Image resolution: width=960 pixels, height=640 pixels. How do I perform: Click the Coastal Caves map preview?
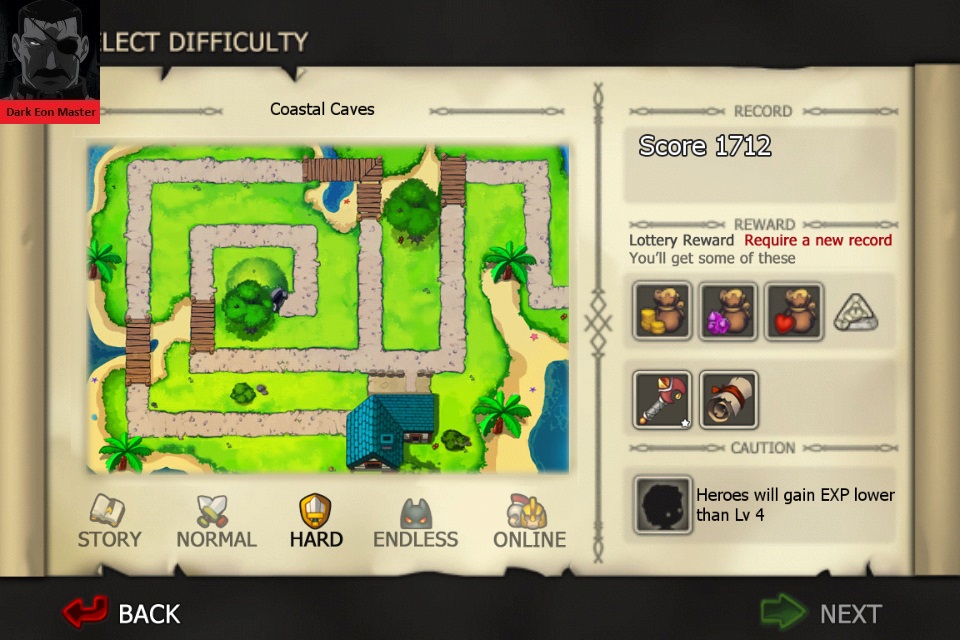[327, 308]
